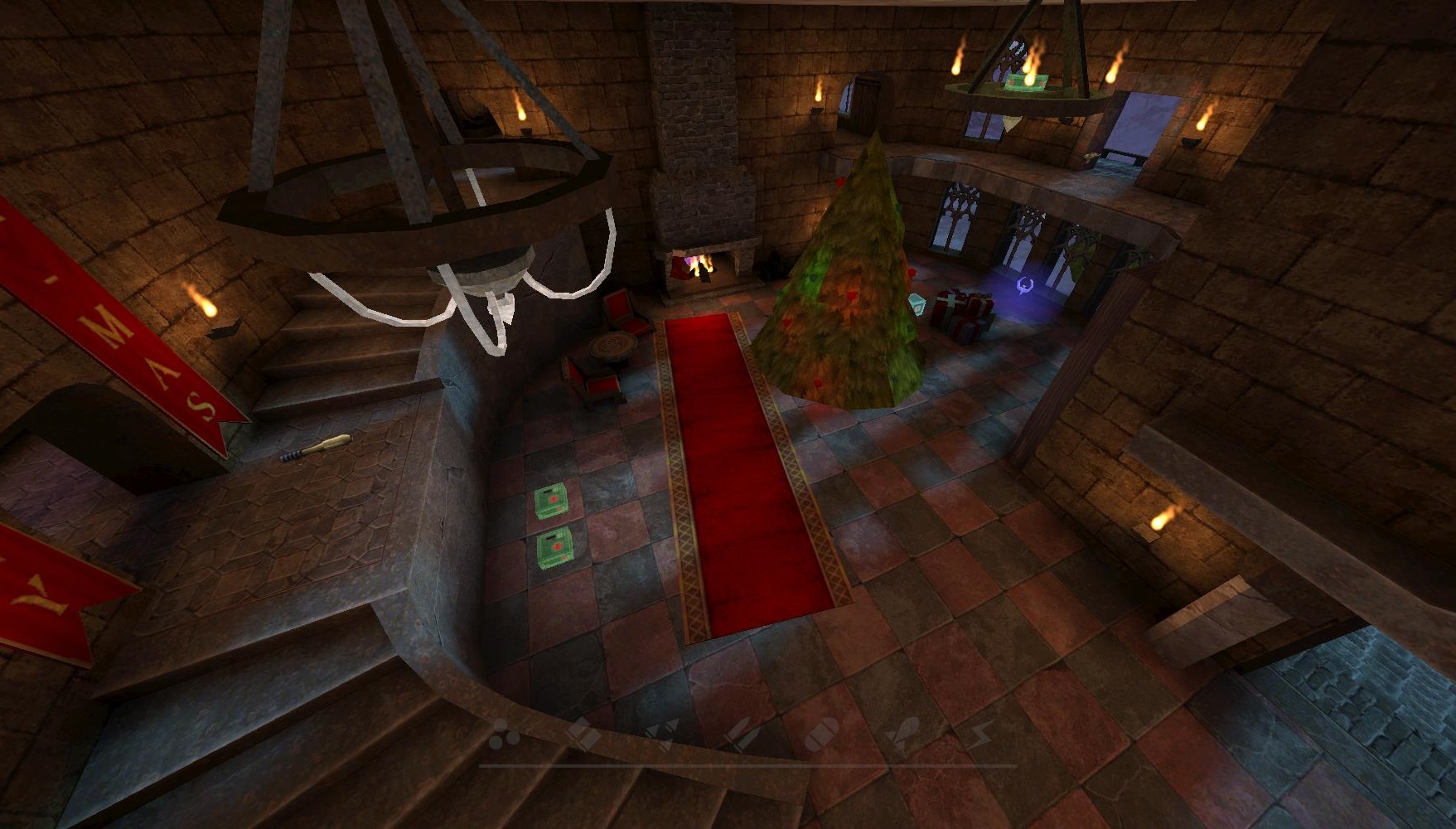Activate the lightning bolt weapon icon

click(x=984, y=734)
